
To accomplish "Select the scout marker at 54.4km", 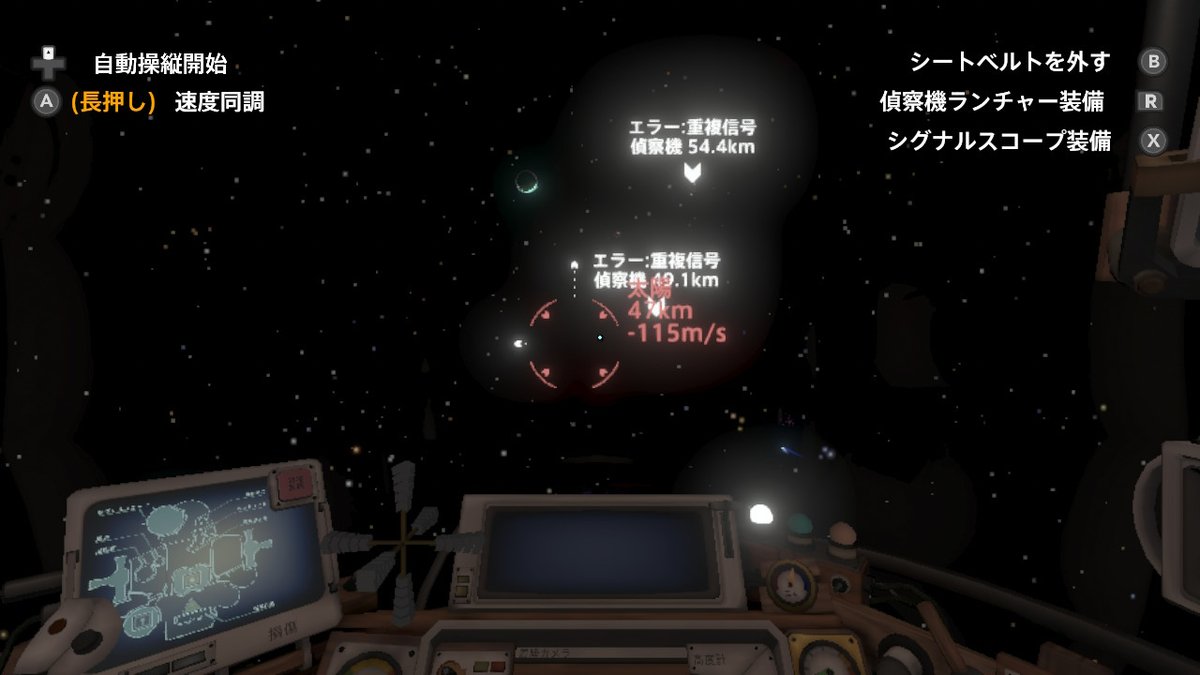I will pyautogui.click(x=691, y=173).
